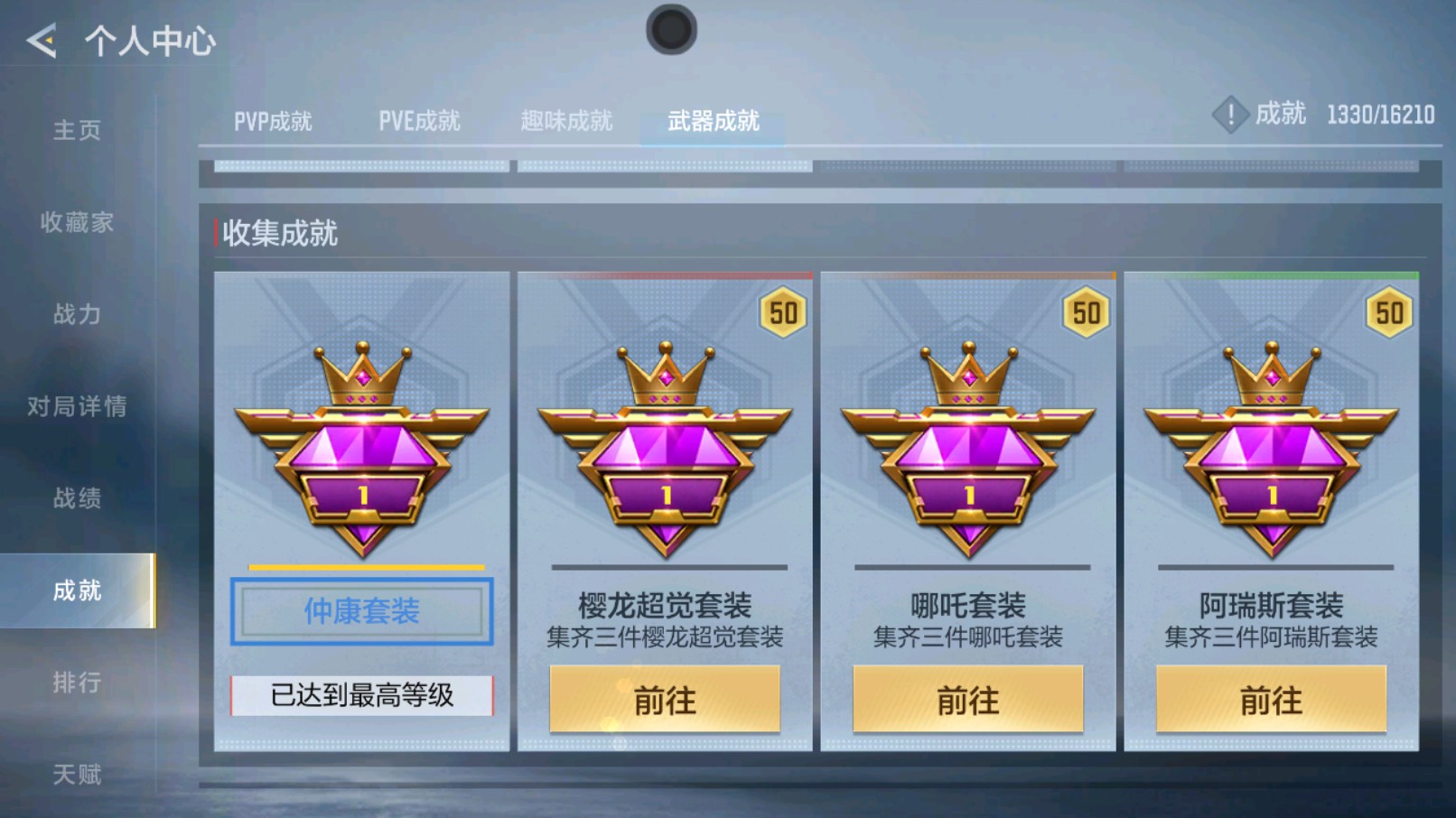
Task: Select the PVE成就 tab
Action: [420, 120]
